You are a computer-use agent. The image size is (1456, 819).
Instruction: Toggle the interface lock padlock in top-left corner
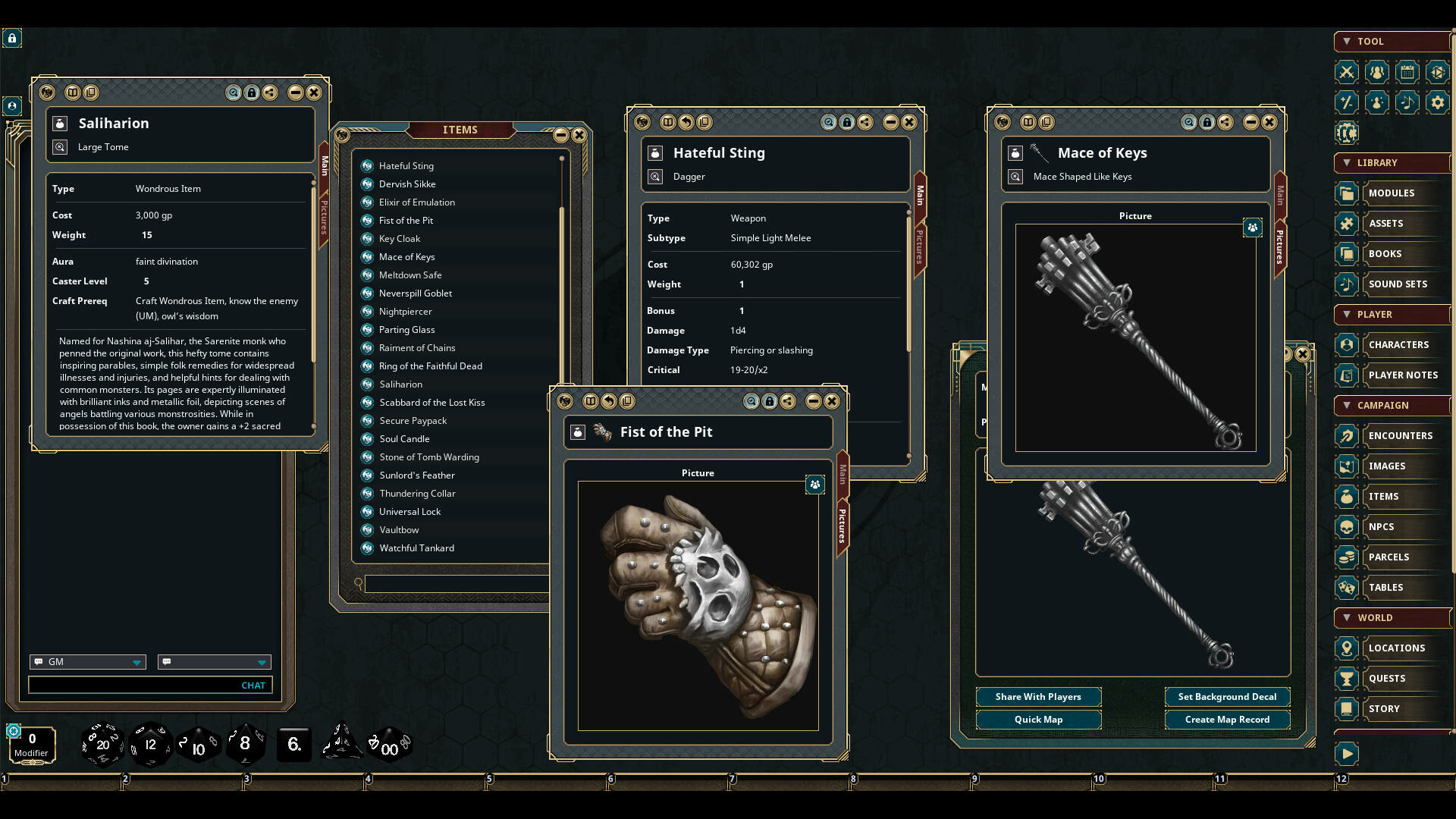click(12, 38)
